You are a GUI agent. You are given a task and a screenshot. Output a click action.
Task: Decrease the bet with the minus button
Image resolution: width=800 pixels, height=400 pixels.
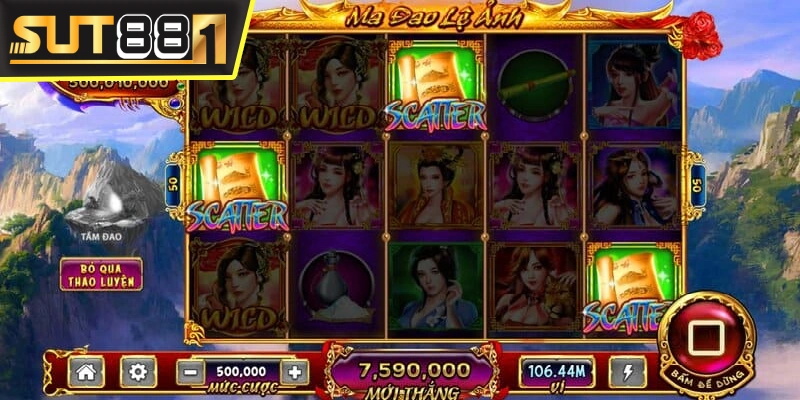pyautogui.click(x=190, y=372)
